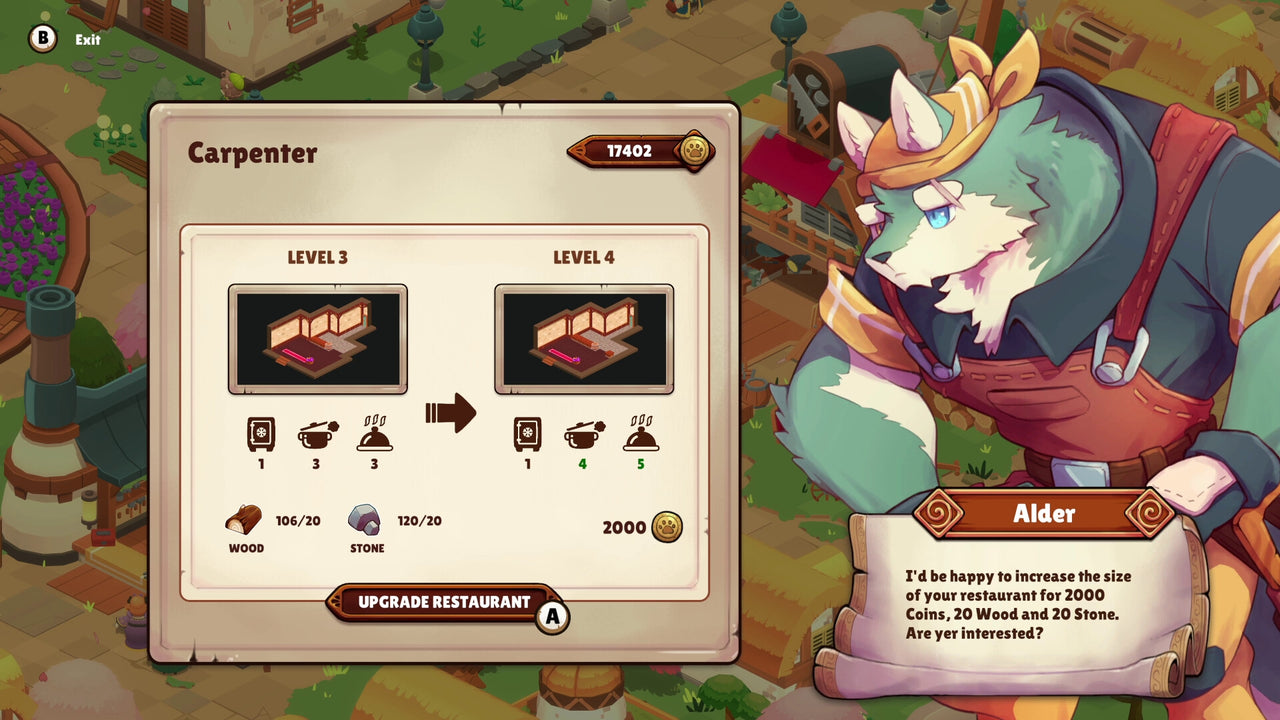
Task: Click the freezer icon under Level 4
Action: [x=527, y=432]
